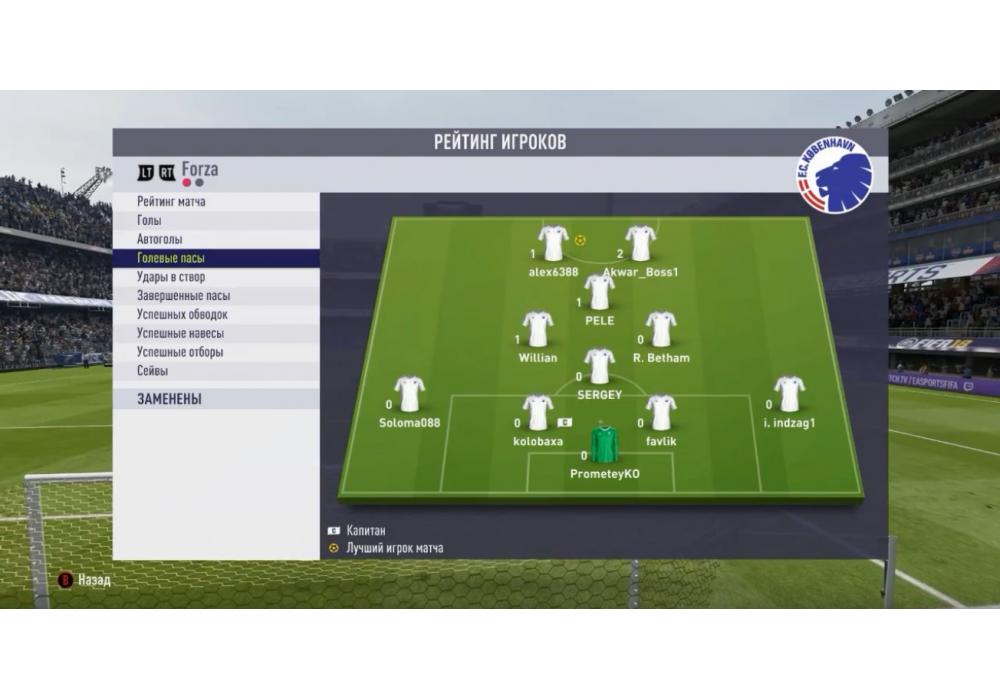The width and height of the screenshot is (1000, 700).
Task: Choose the highlighted Голевые пасы entry
Action: [x=171, y=258]
